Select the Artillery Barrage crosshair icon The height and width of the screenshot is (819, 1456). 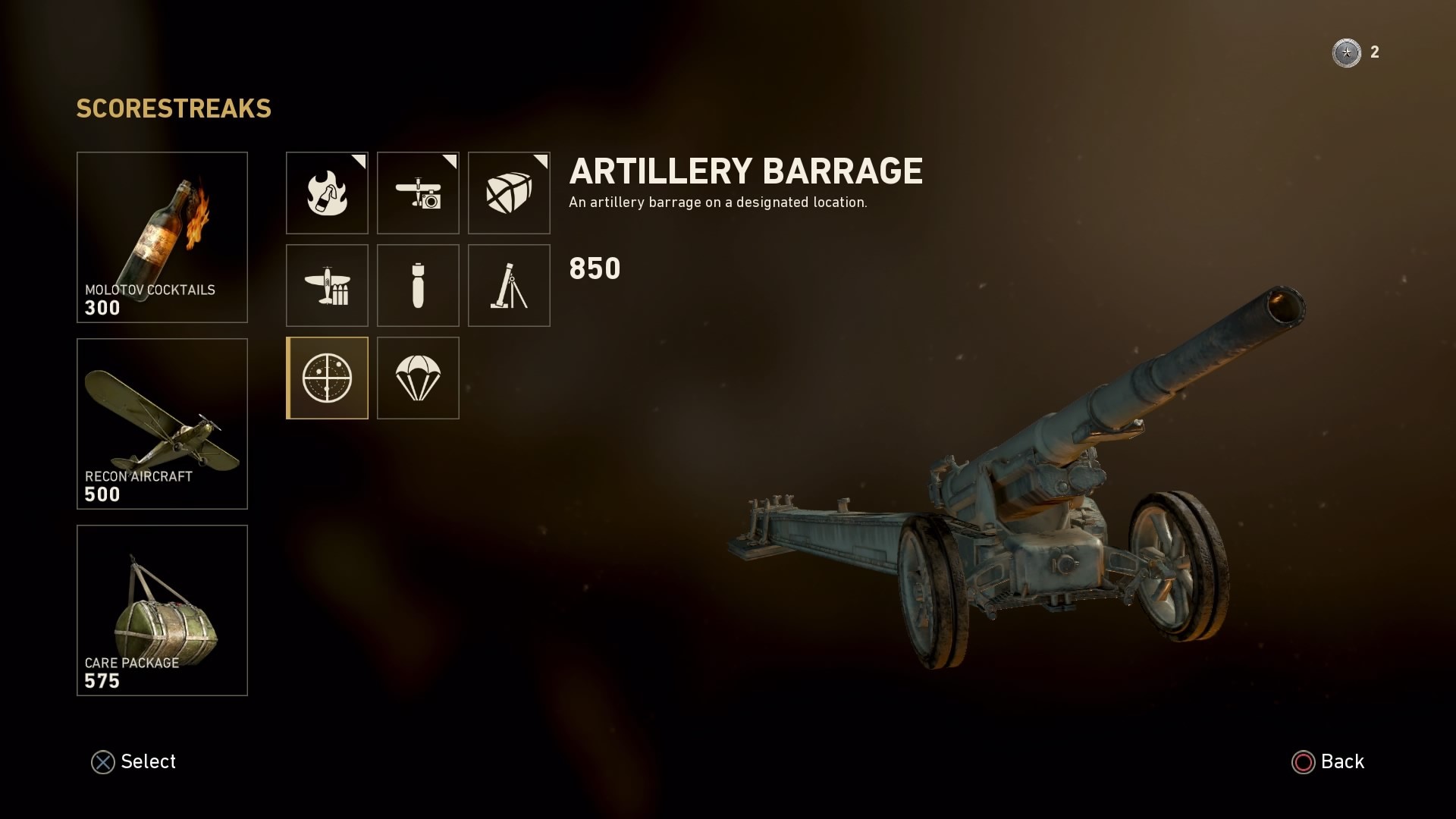pos(327,378)
